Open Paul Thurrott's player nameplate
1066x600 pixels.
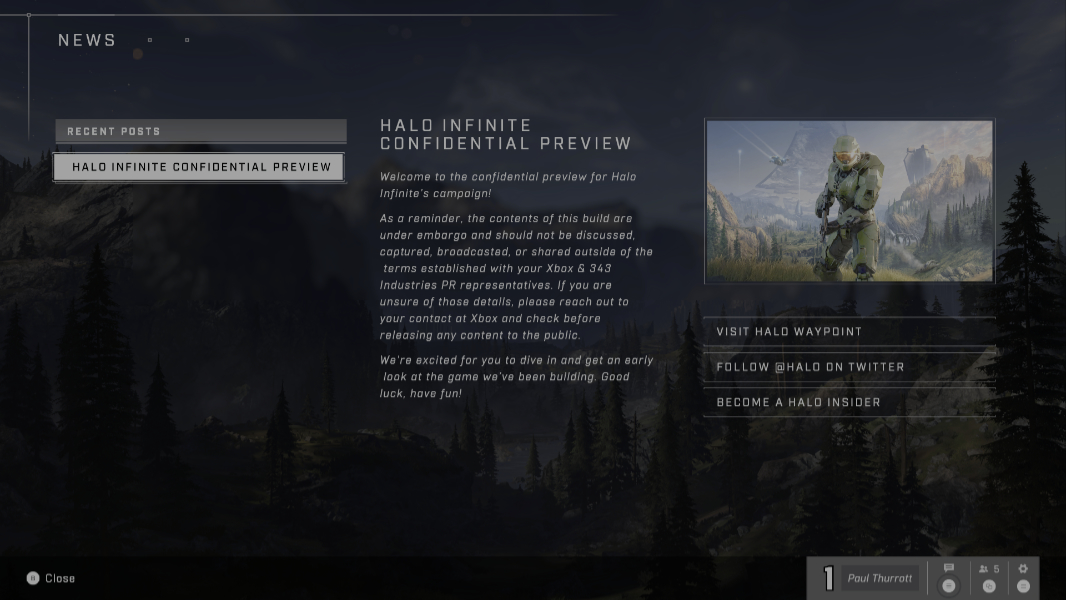(x=879, y=578)
